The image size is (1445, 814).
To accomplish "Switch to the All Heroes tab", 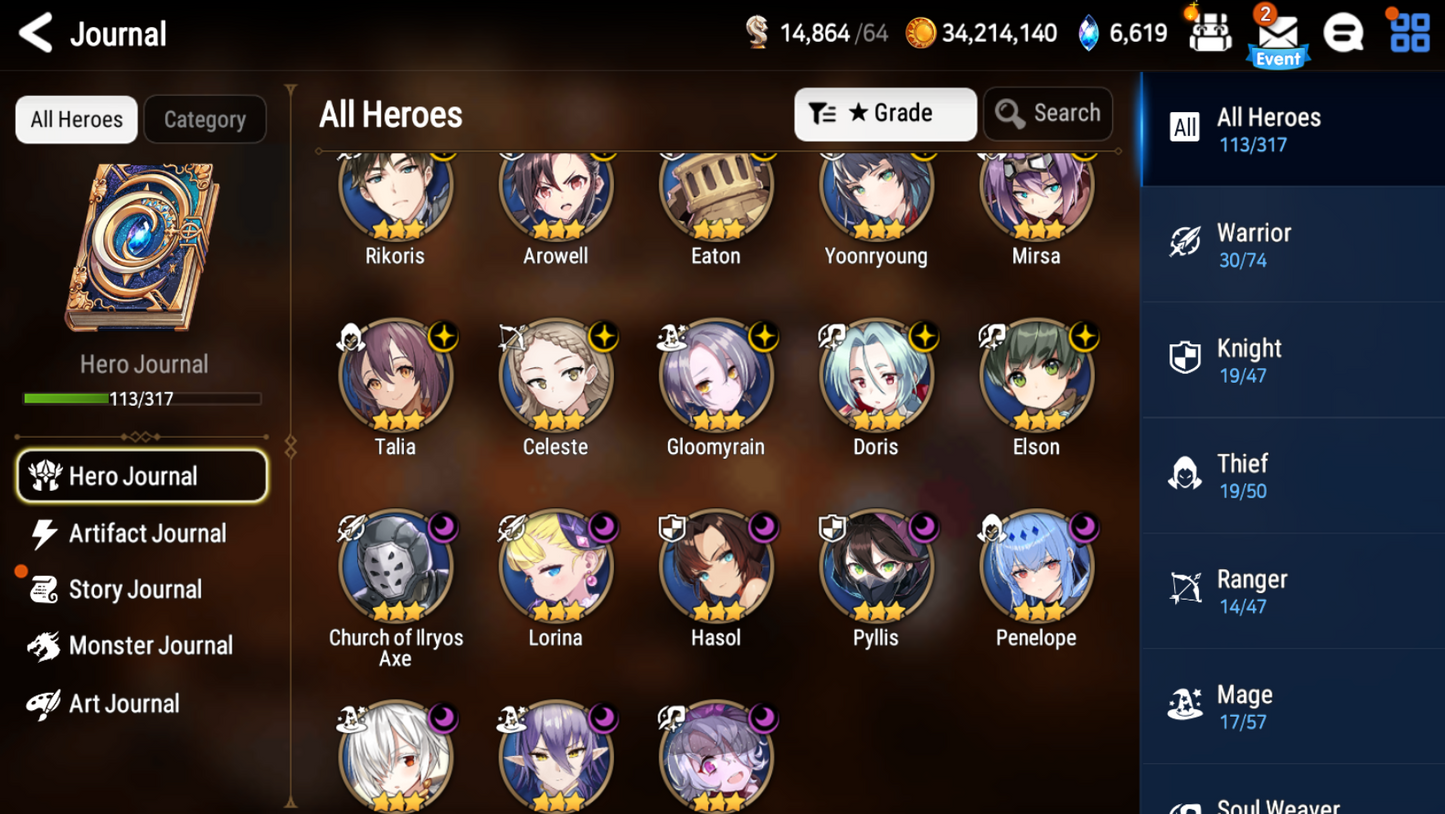I will (1291, 130).
